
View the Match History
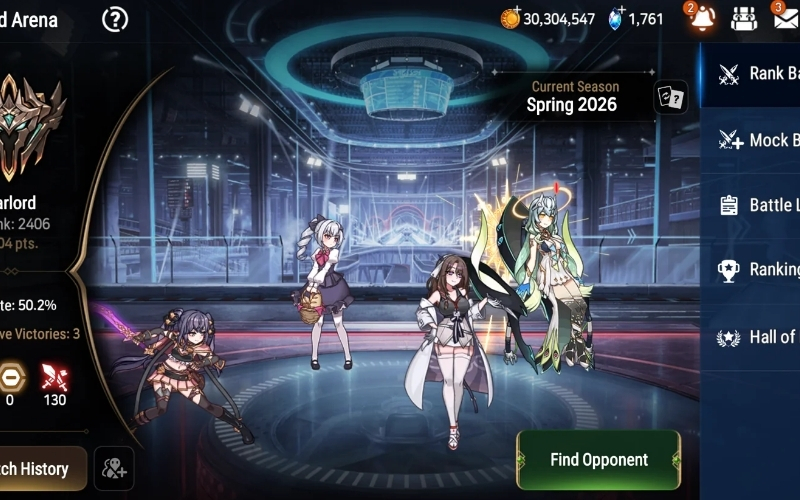coord(36,469)
